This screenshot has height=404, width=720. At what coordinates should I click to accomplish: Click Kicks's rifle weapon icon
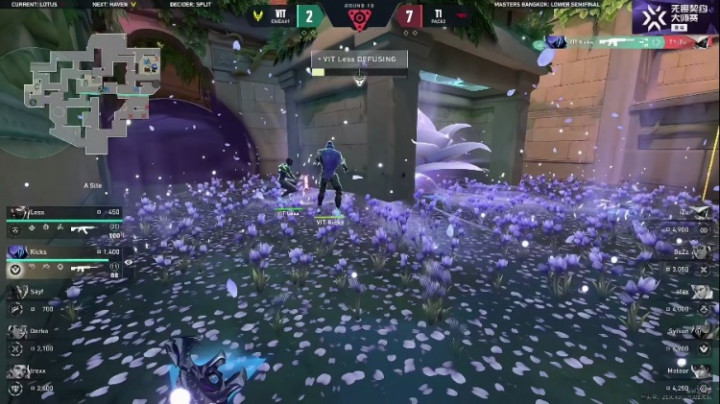tap(83, 268)
